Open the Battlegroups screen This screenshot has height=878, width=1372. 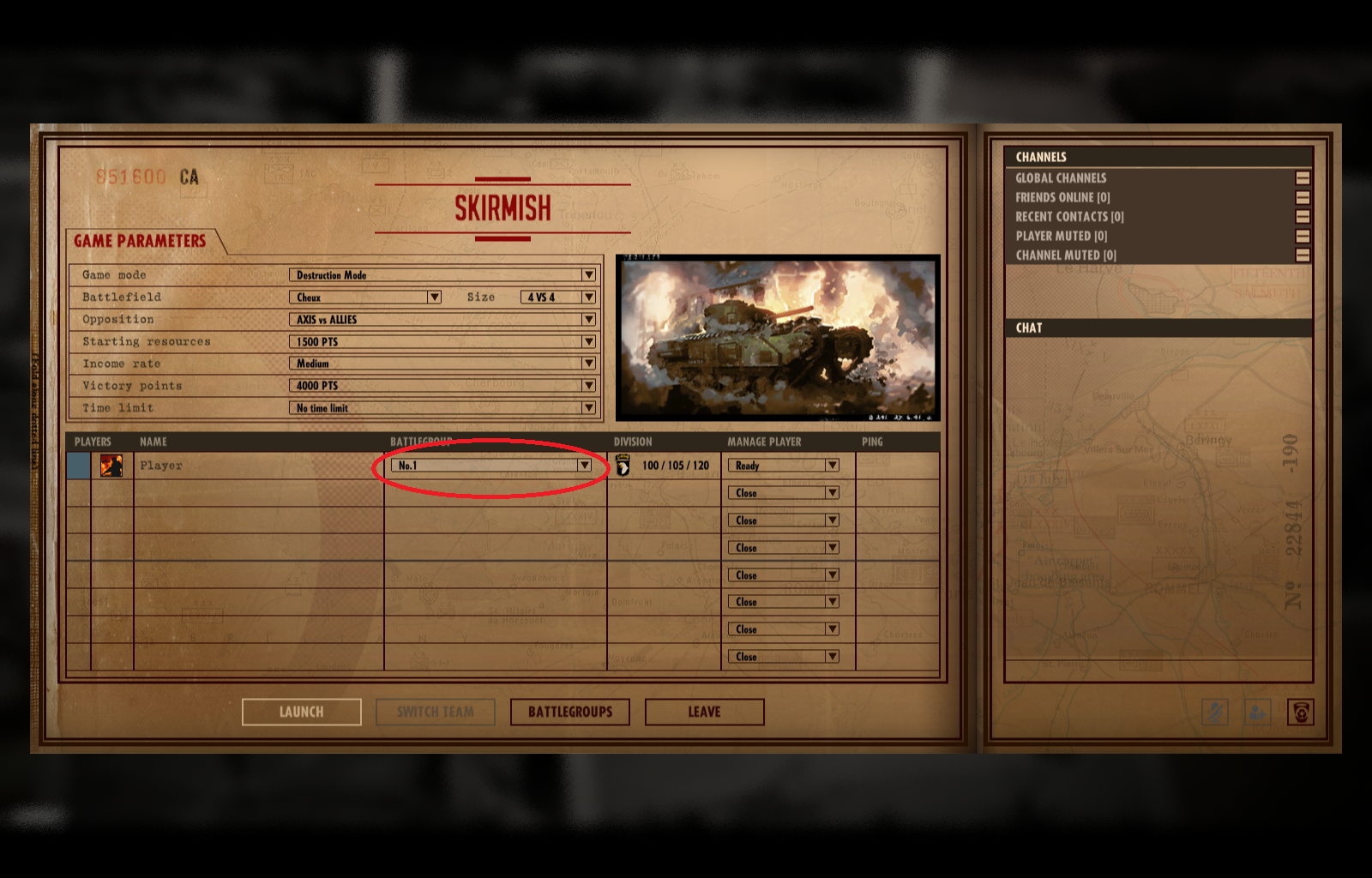570,712
